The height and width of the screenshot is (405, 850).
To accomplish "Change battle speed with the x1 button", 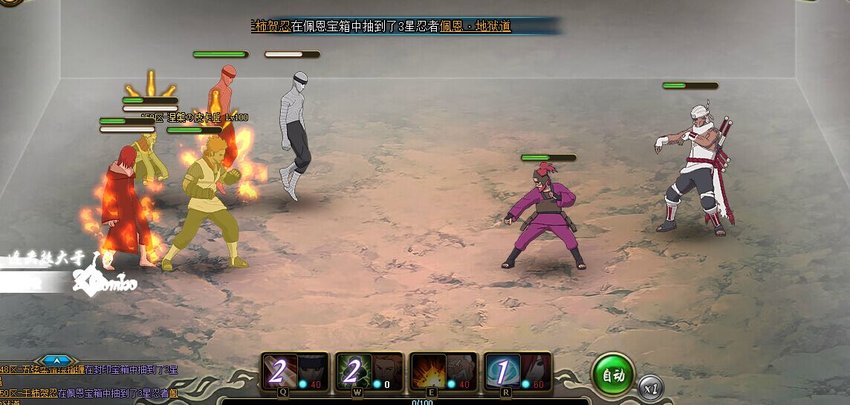I will (651, 385).
